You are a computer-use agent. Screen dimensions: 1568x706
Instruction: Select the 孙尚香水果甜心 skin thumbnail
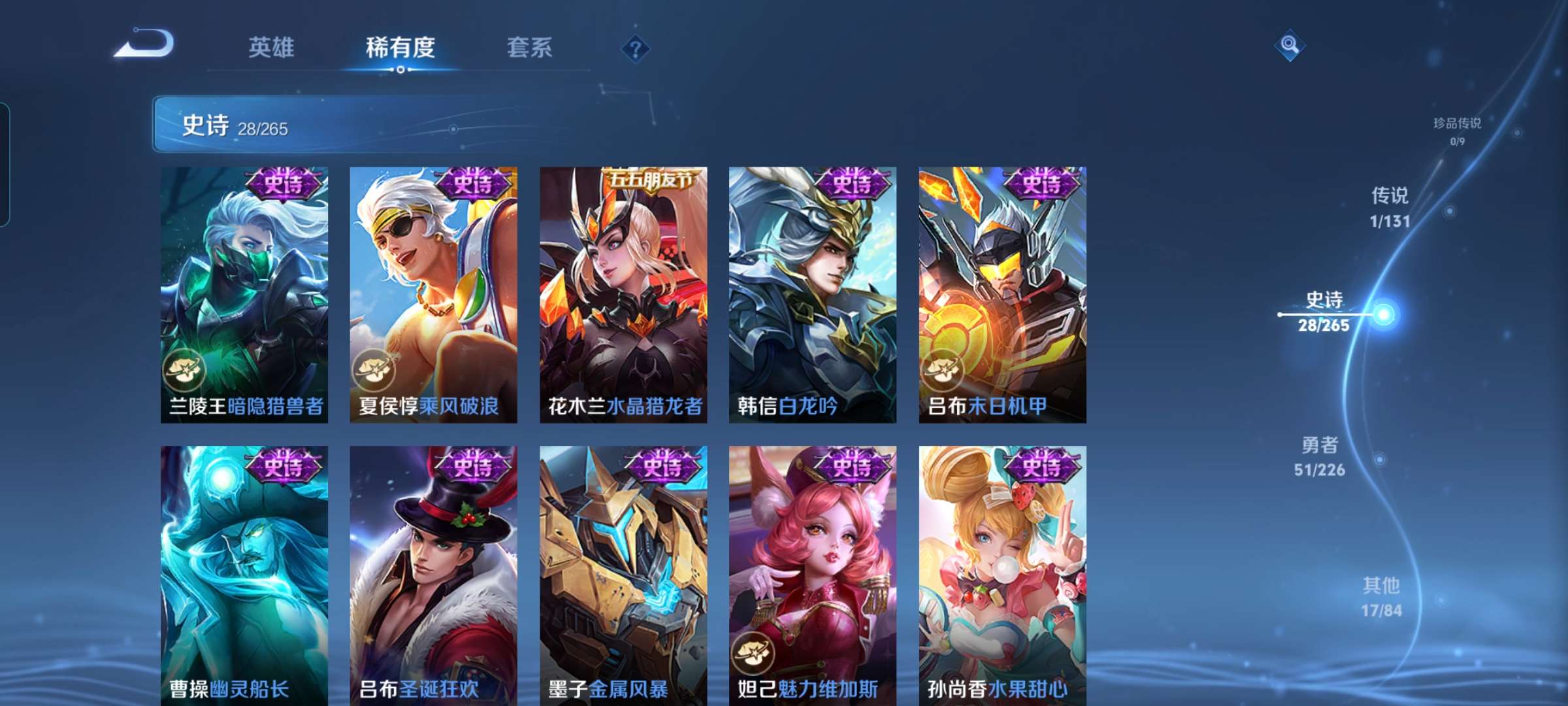click(x=1003, y=575)
